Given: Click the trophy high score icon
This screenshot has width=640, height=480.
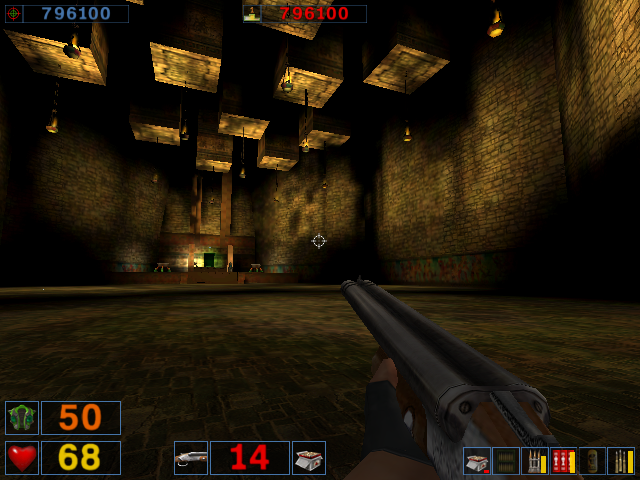Looking at the screenshot, I should 252,14.
